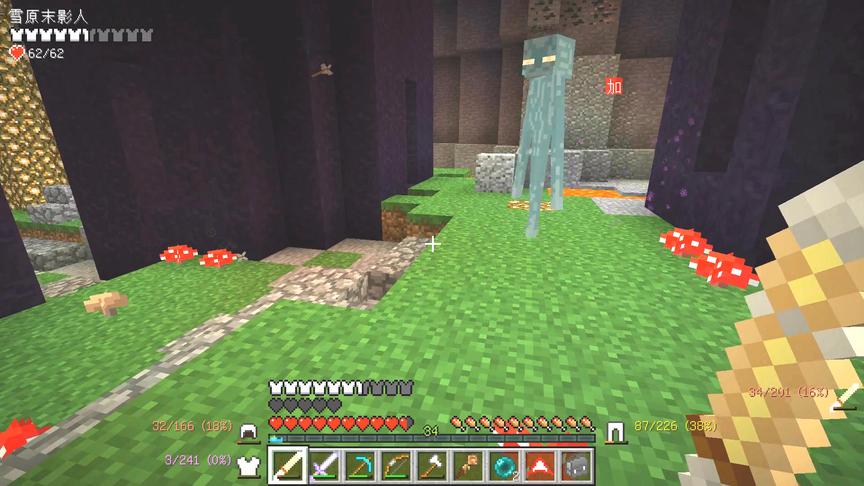Click the chestplate durability icon
This screenshot has height=486, width=864.
(x=247, y=462)
